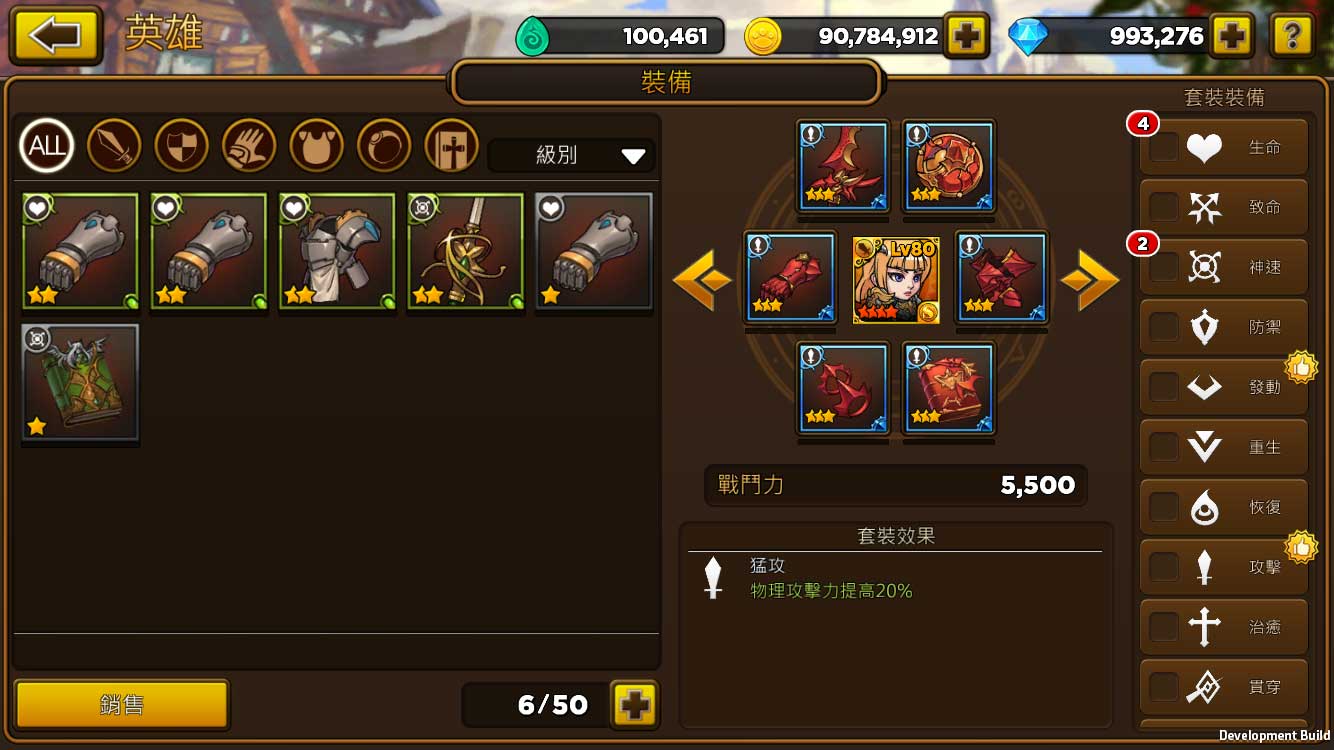The height and width of the screenshot is (750, 1334).
Task: Select the sword equipment filter
Action: pyautogui.click(x=114, y=145)
